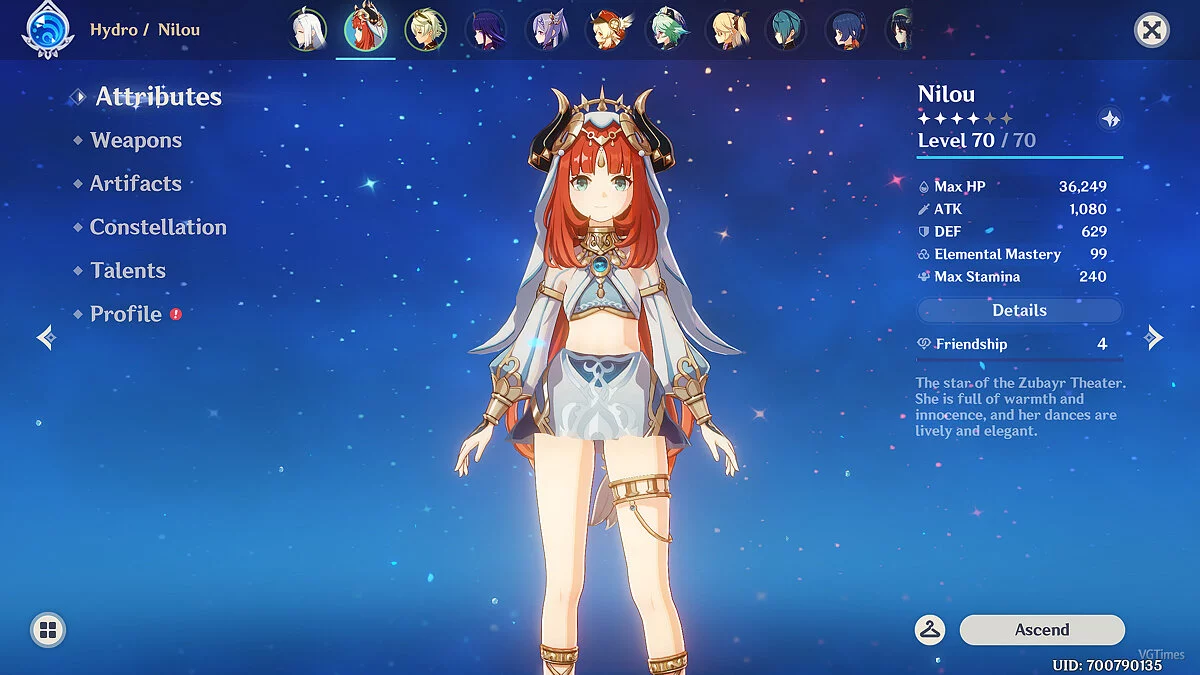Pick the Keqing portrait with purple hair
Screen dimensions: 1200x675
547,31
